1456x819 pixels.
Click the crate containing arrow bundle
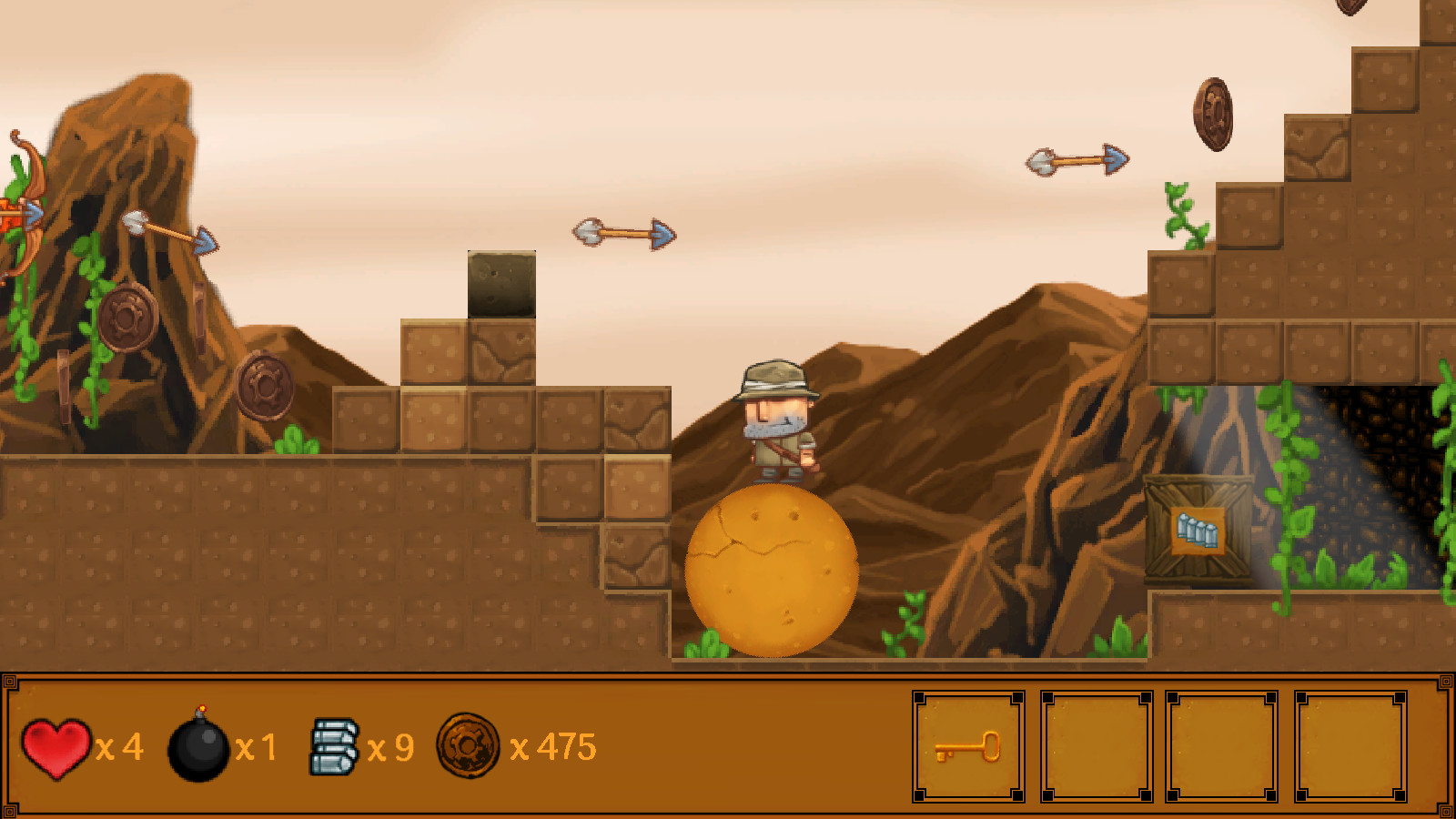[1199, 526]
